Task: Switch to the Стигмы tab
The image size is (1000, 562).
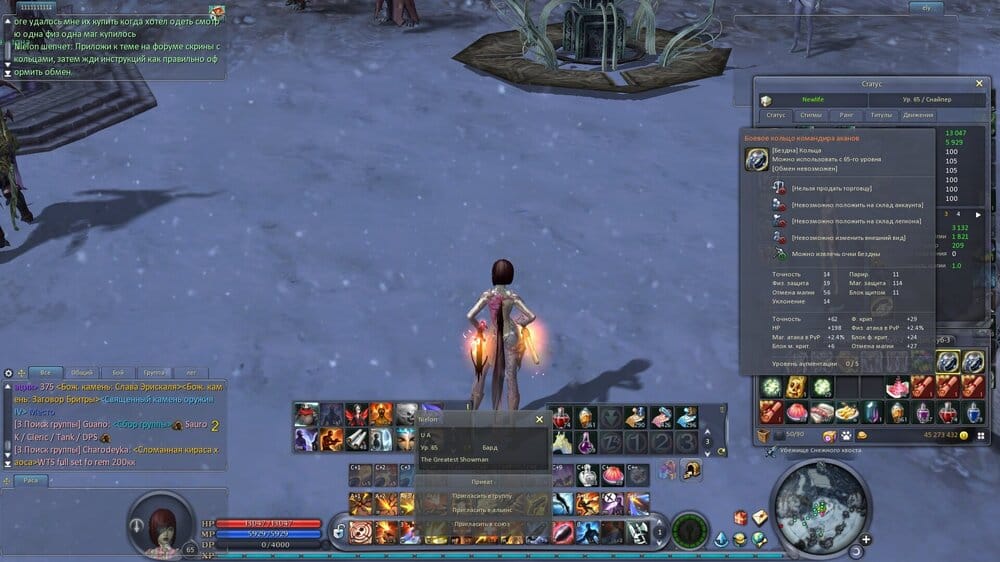Action: click(811, 115)
